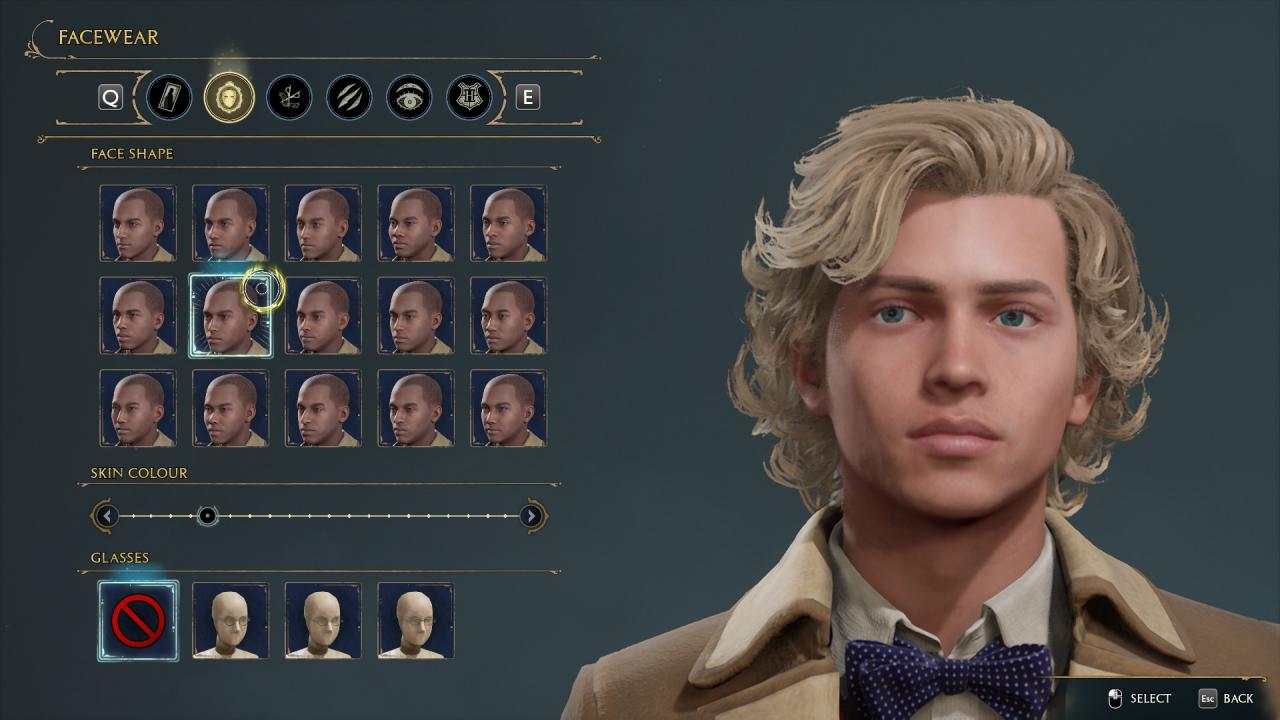Select the highlighted face shape option
The height and width of the screenshot is (720, 1280).
tap(231, 315)
